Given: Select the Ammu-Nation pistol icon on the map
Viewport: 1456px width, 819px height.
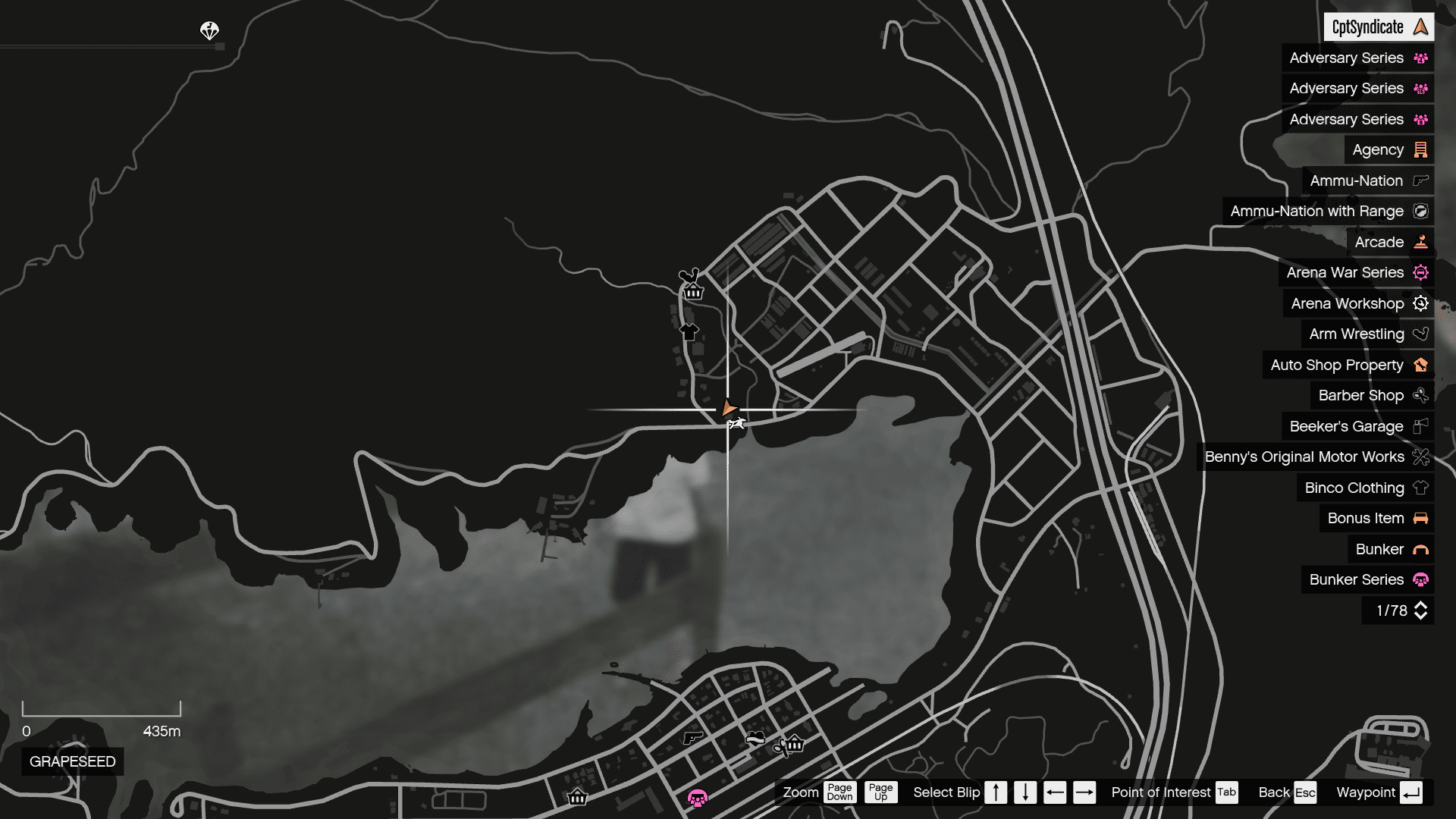Looking at the screenshot, I should click(694, 738).
